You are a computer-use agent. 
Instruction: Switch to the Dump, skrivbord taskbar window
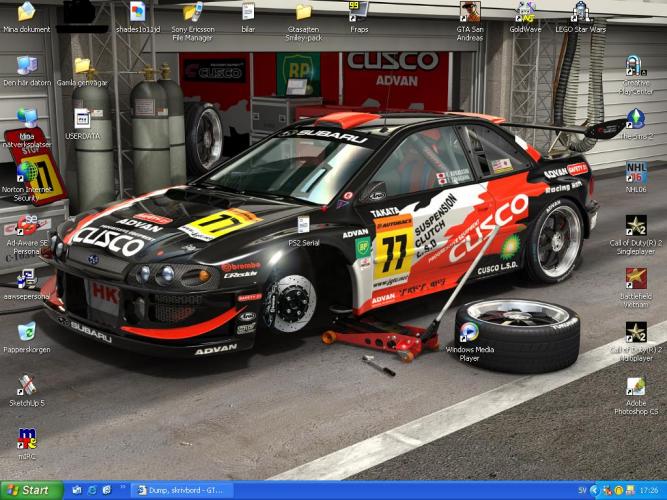tap(182, 490)
